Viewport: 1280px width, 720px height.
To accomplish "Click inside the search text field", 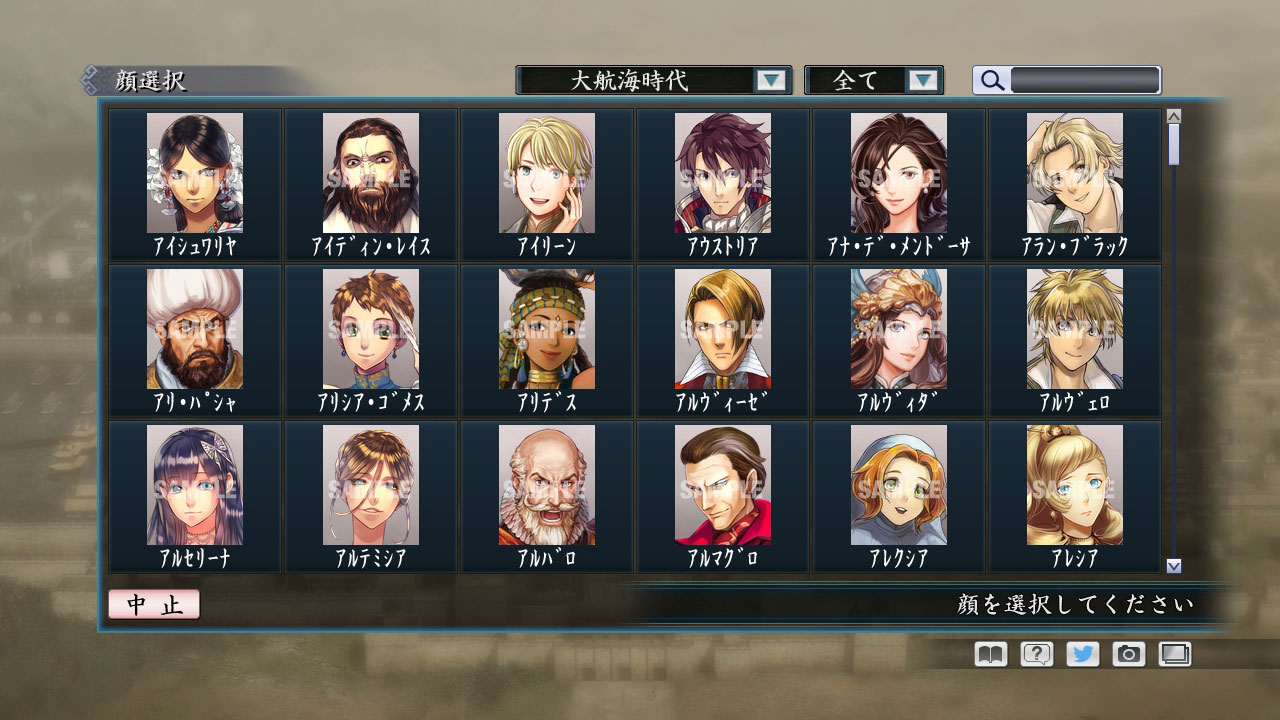I will pyautogui.click(x=1085, y=81).
